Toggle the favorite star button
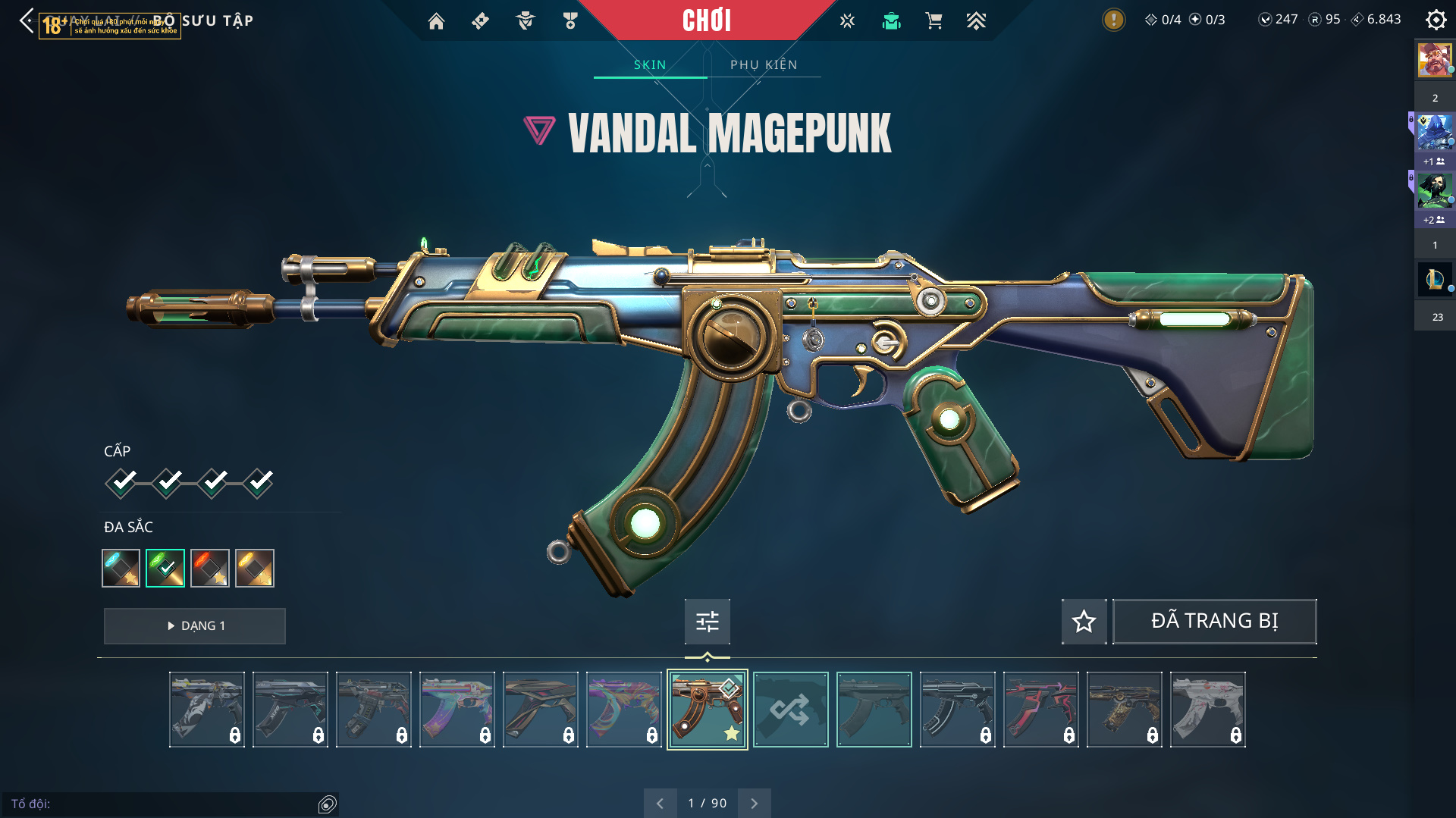The image size is (1456, 818). coord(1084,622)
